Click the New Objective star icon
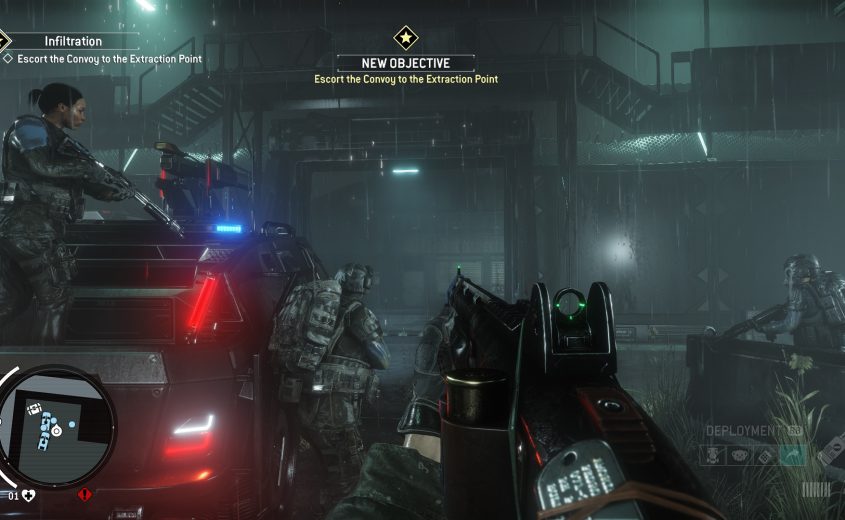 [406, 38]
